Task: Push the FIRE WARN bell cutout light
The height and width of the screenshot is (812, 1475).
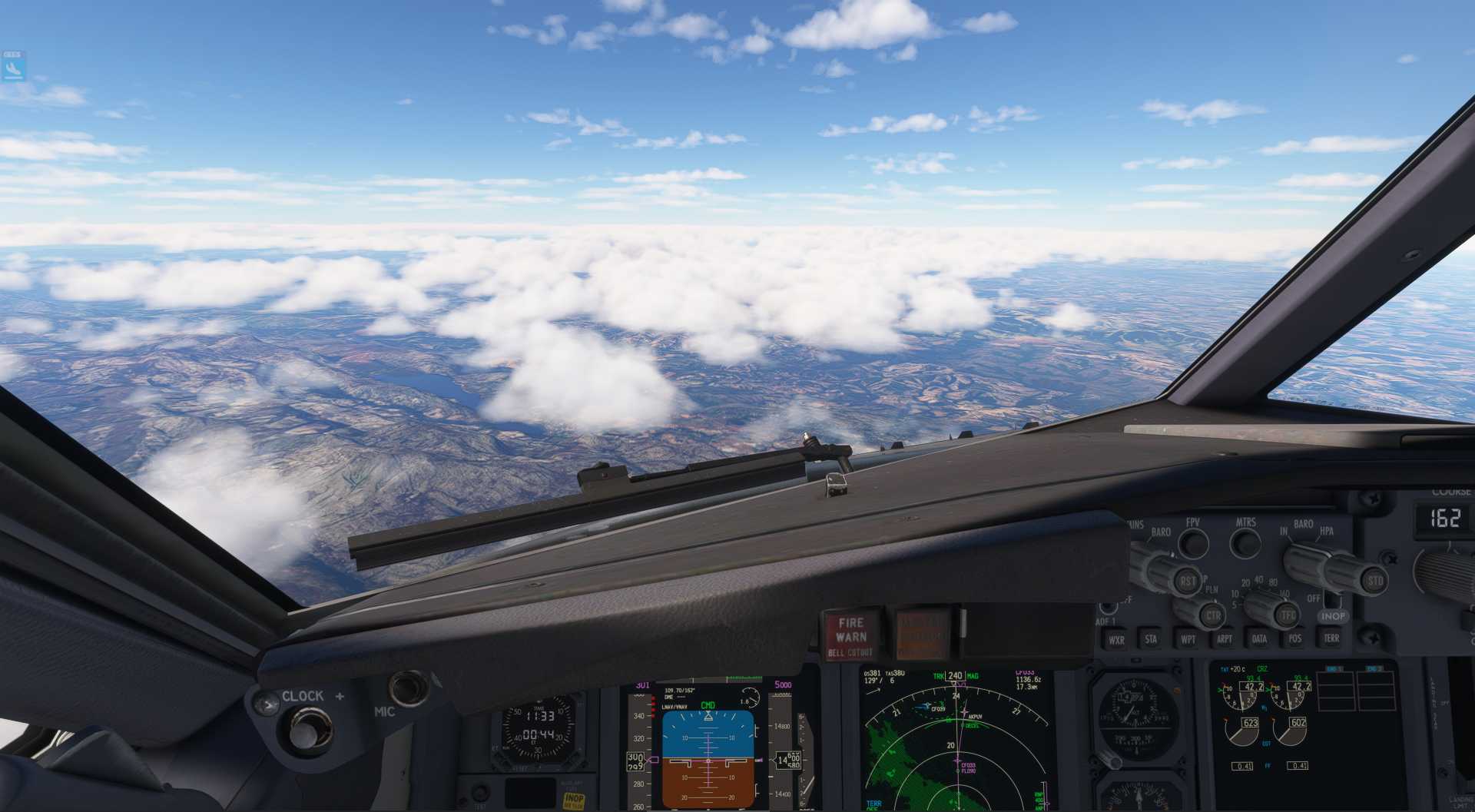Action: (x=851, y=636)
